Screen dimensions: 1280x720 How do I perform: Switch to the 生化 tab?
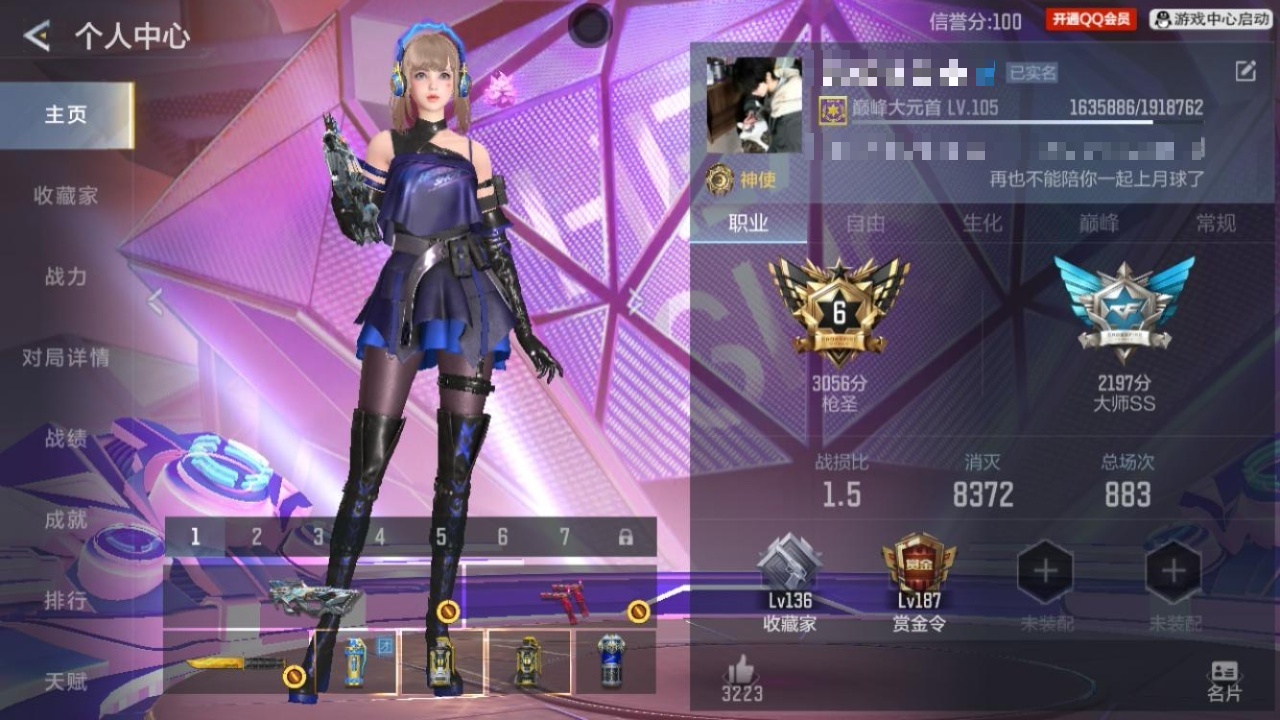[982, 224]
